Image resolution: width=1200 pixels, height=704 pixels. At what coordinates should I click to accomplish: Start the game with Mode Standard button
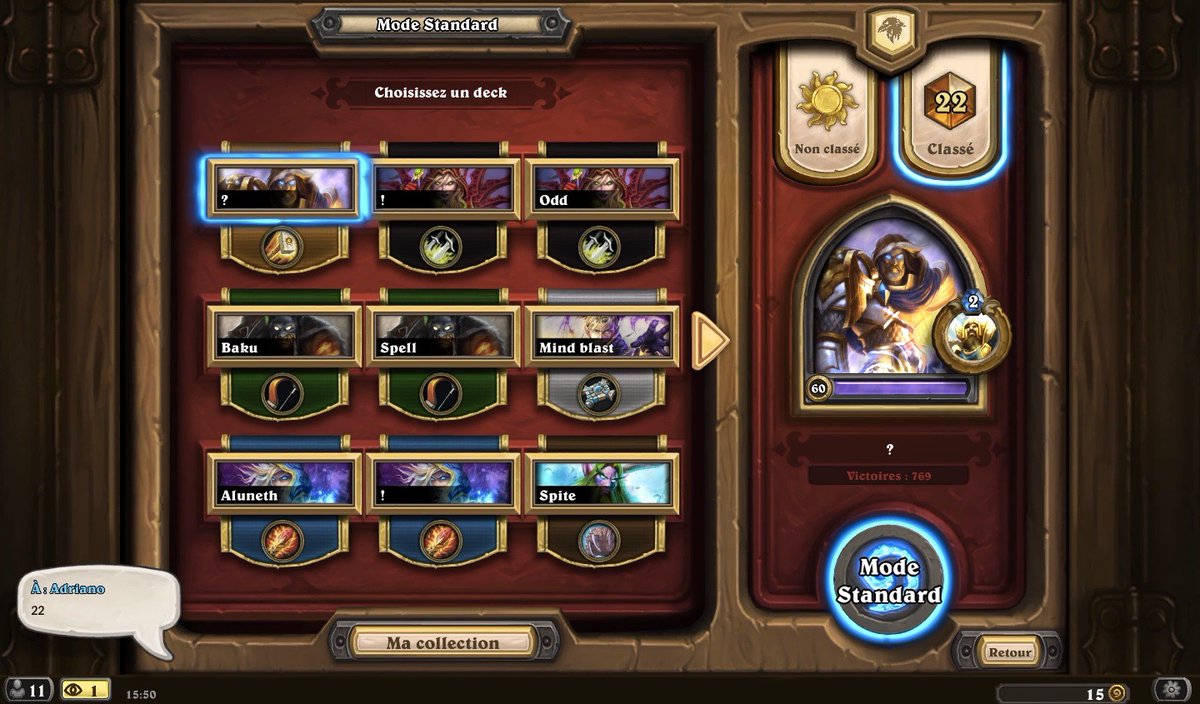coord(888,581)
